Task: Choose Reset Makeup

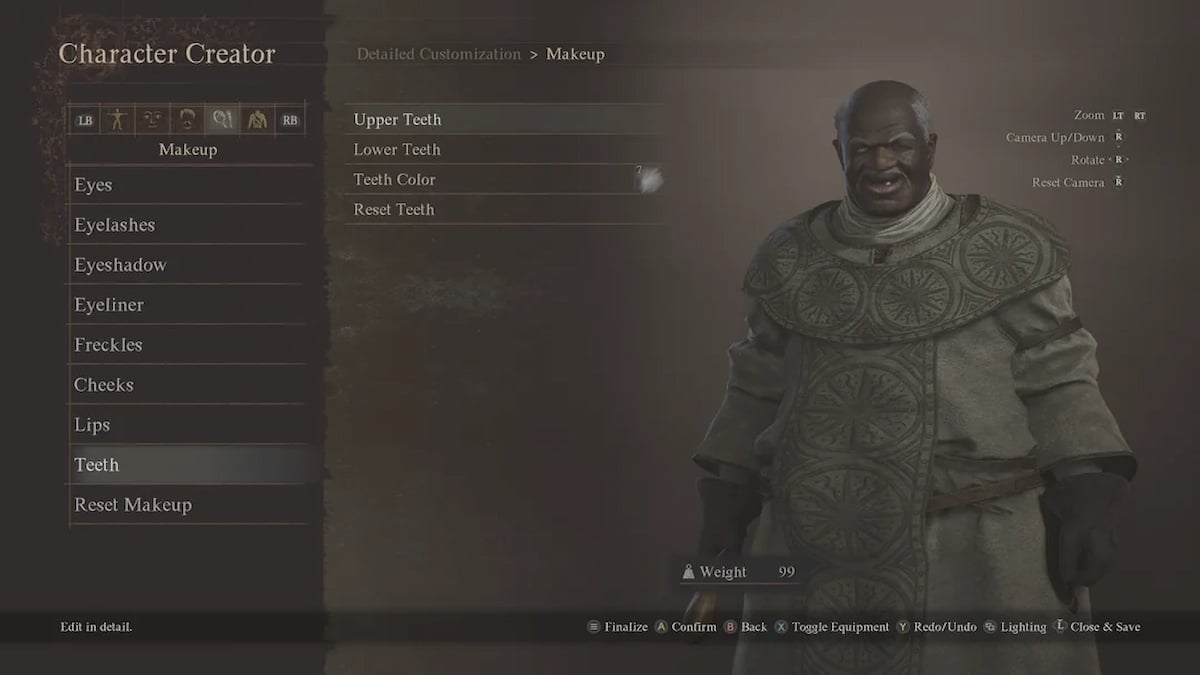Action: click(133, 505)
